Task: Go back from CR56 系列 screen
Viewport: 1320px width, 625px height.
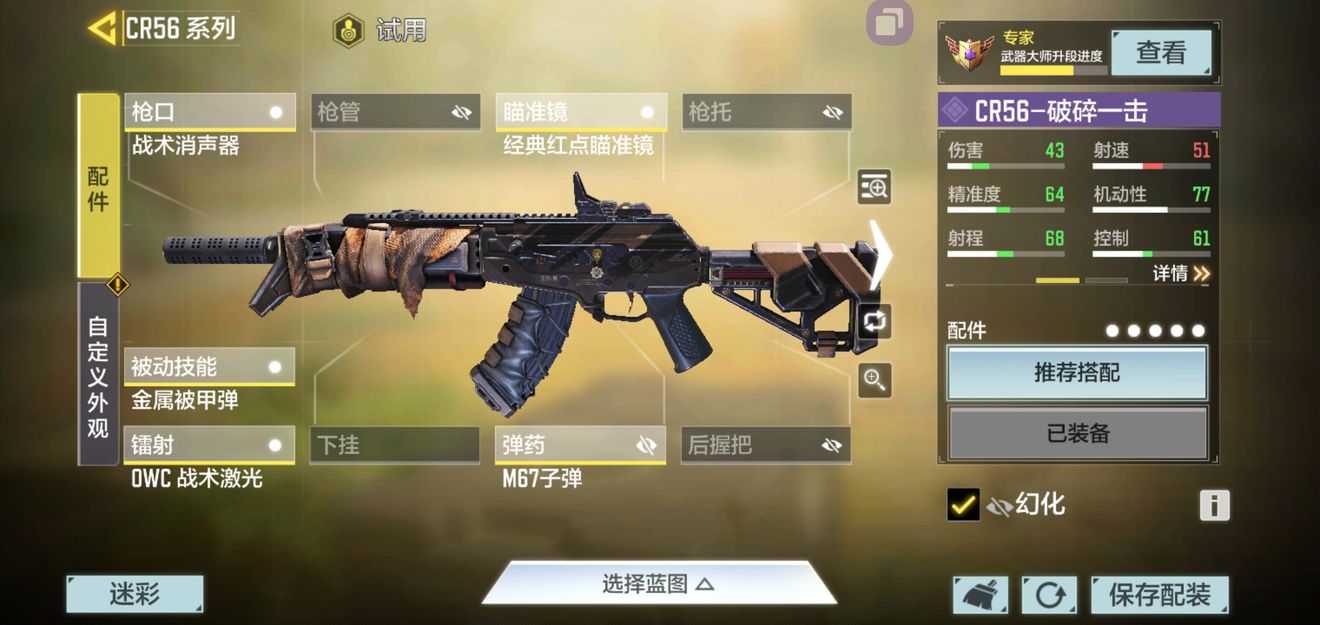Action: (103, 28)
